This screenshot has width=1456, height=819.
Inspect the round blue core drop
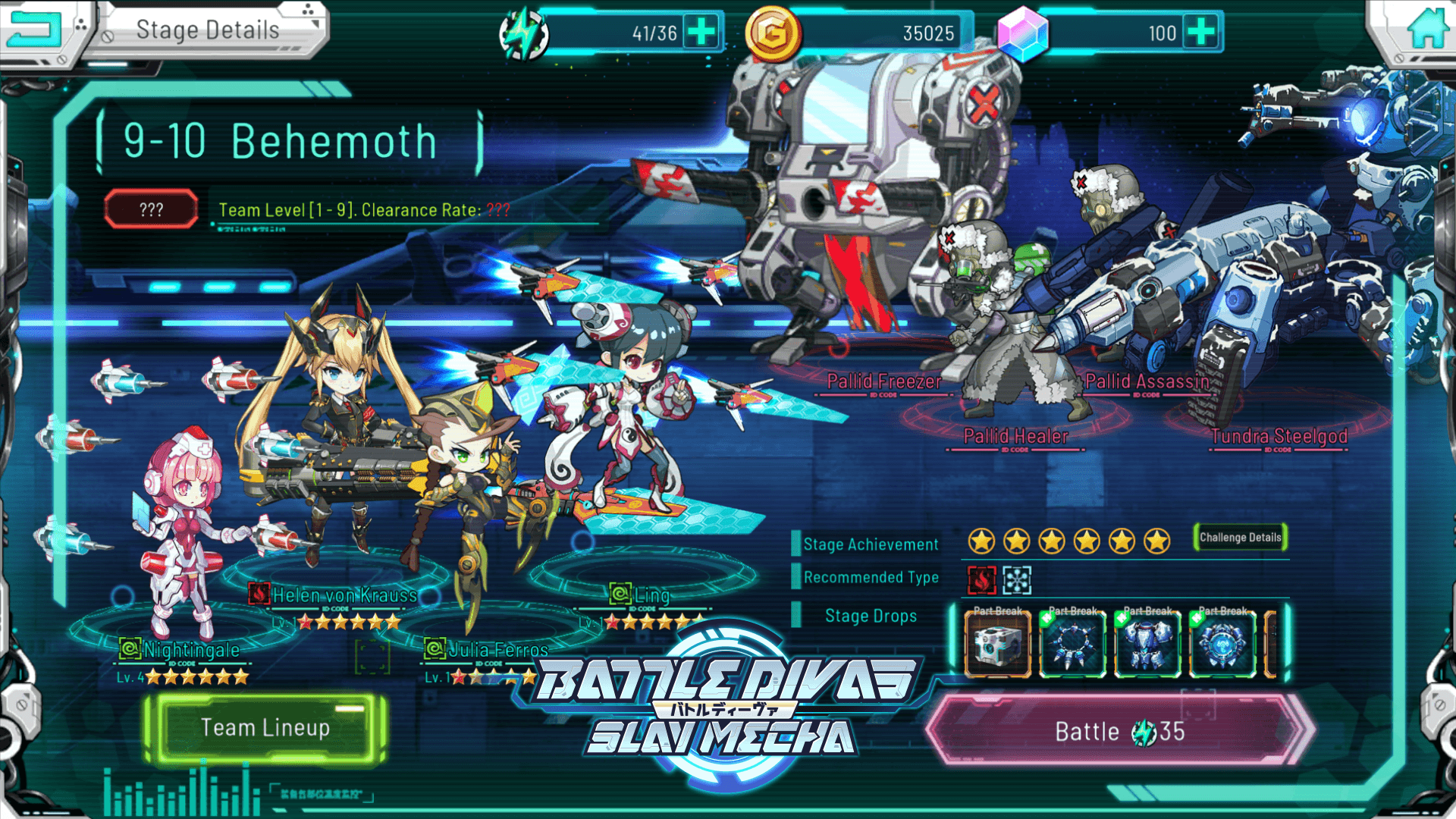(x=1222, y=644)
